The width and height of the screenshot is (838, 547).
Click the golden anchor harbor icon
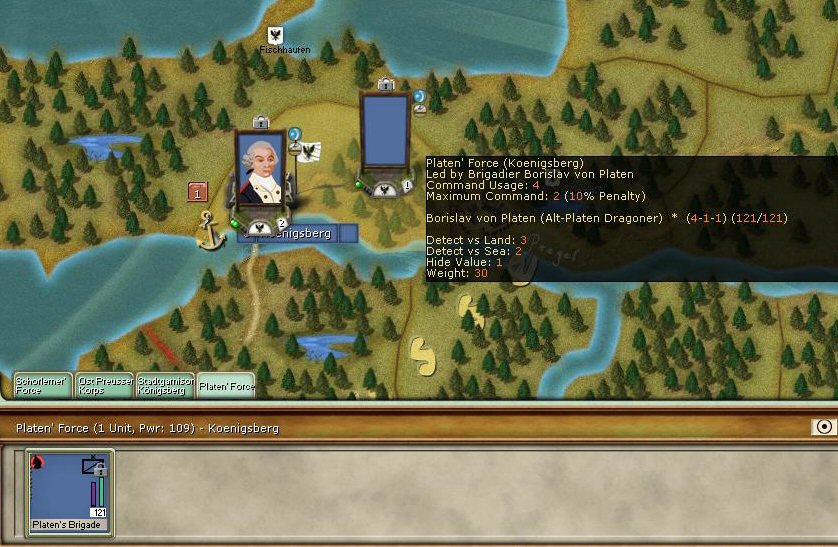[x=207, y=230]
